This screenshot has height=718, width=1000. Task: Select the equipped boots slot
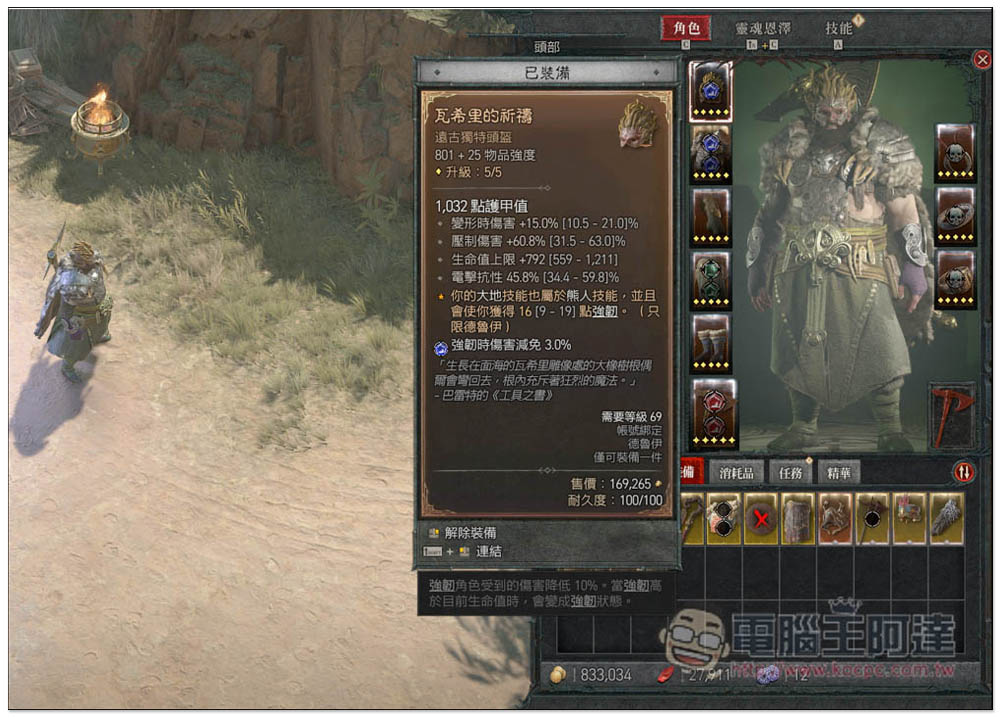712,344
